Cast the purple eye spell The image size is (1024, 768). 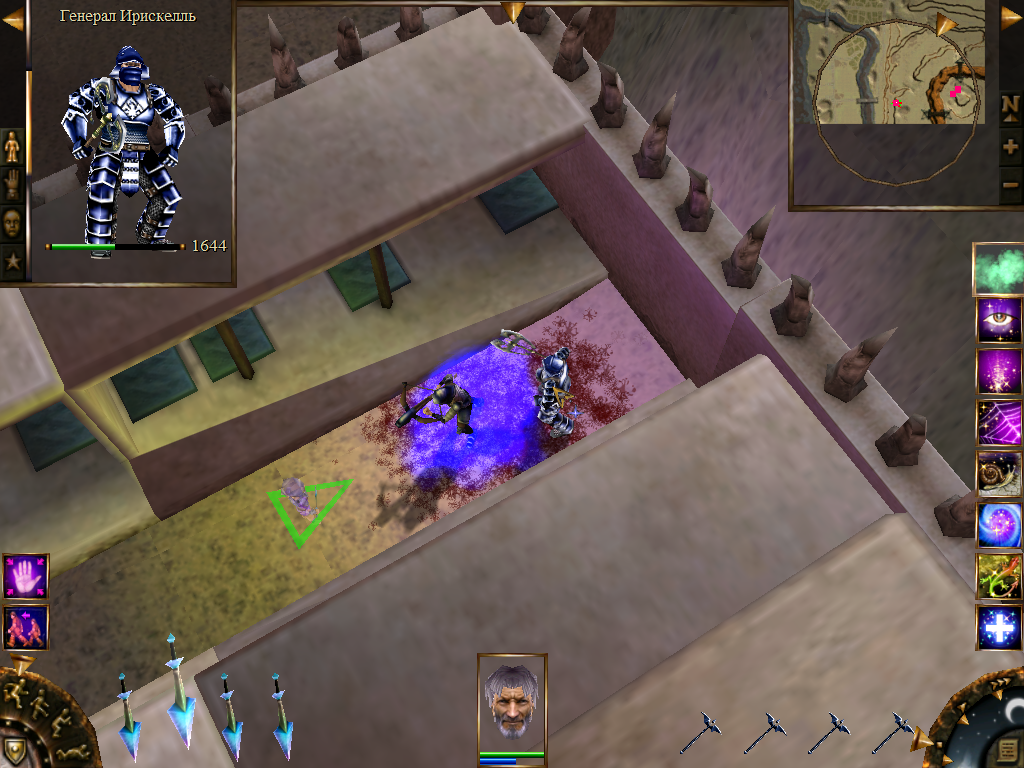(x=998, y=320)
